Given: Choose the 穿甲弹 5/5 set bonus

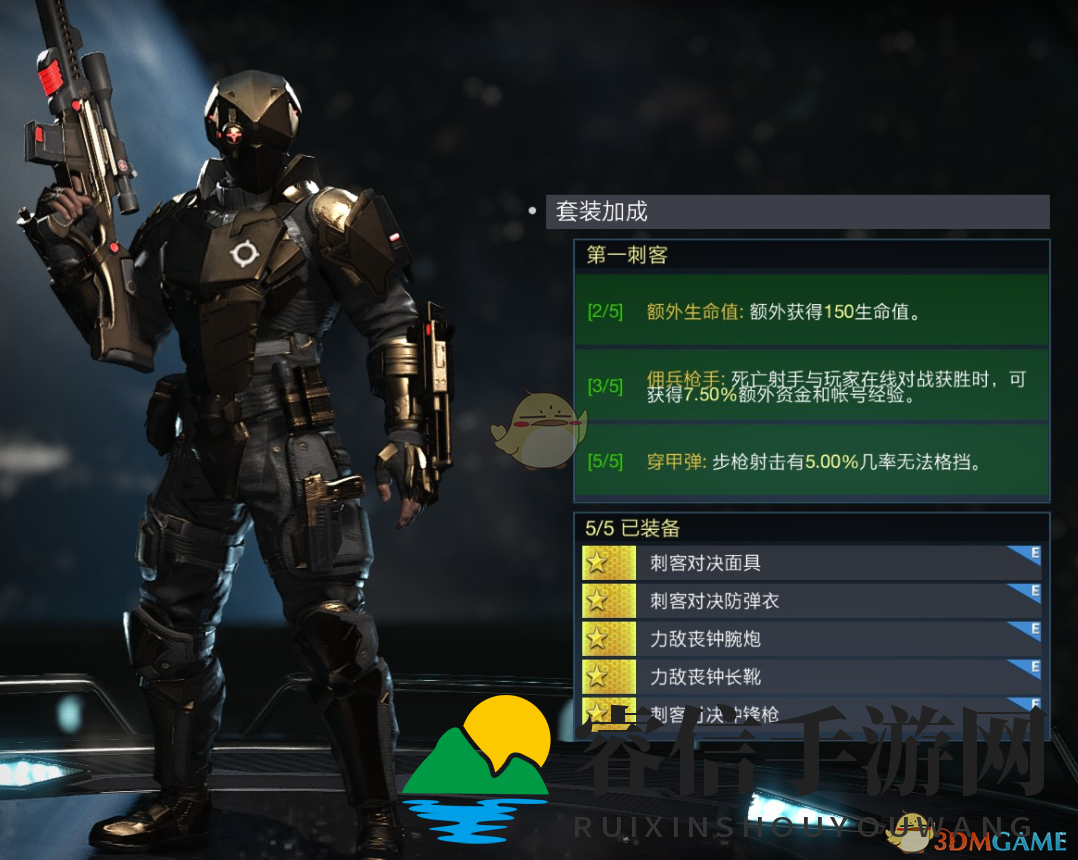Looking at the screenshot, I should click(x=811, y=461).
